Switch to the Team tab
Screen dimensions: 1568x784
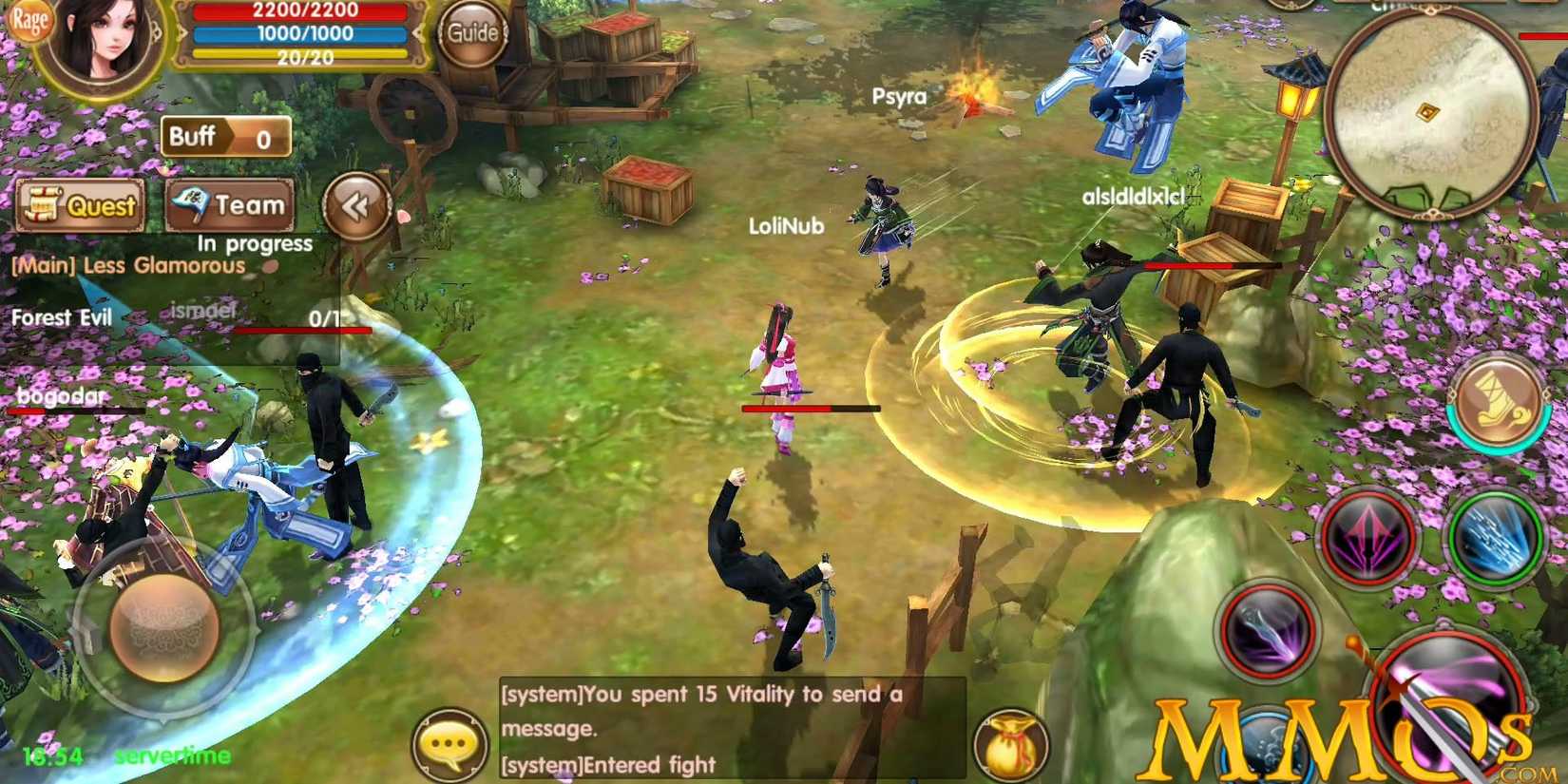coord(231,202)
